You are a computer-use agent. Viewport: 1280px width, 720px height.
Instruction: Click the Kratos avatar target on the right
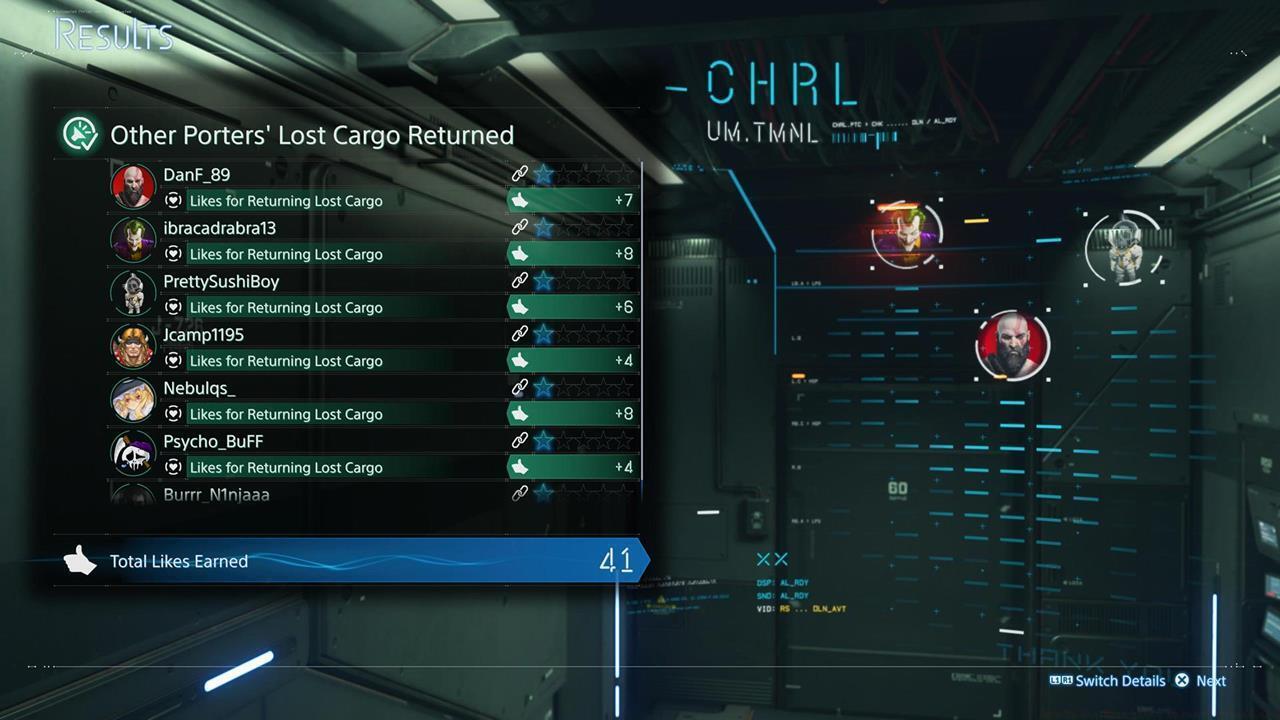[x=1013, y=345]
